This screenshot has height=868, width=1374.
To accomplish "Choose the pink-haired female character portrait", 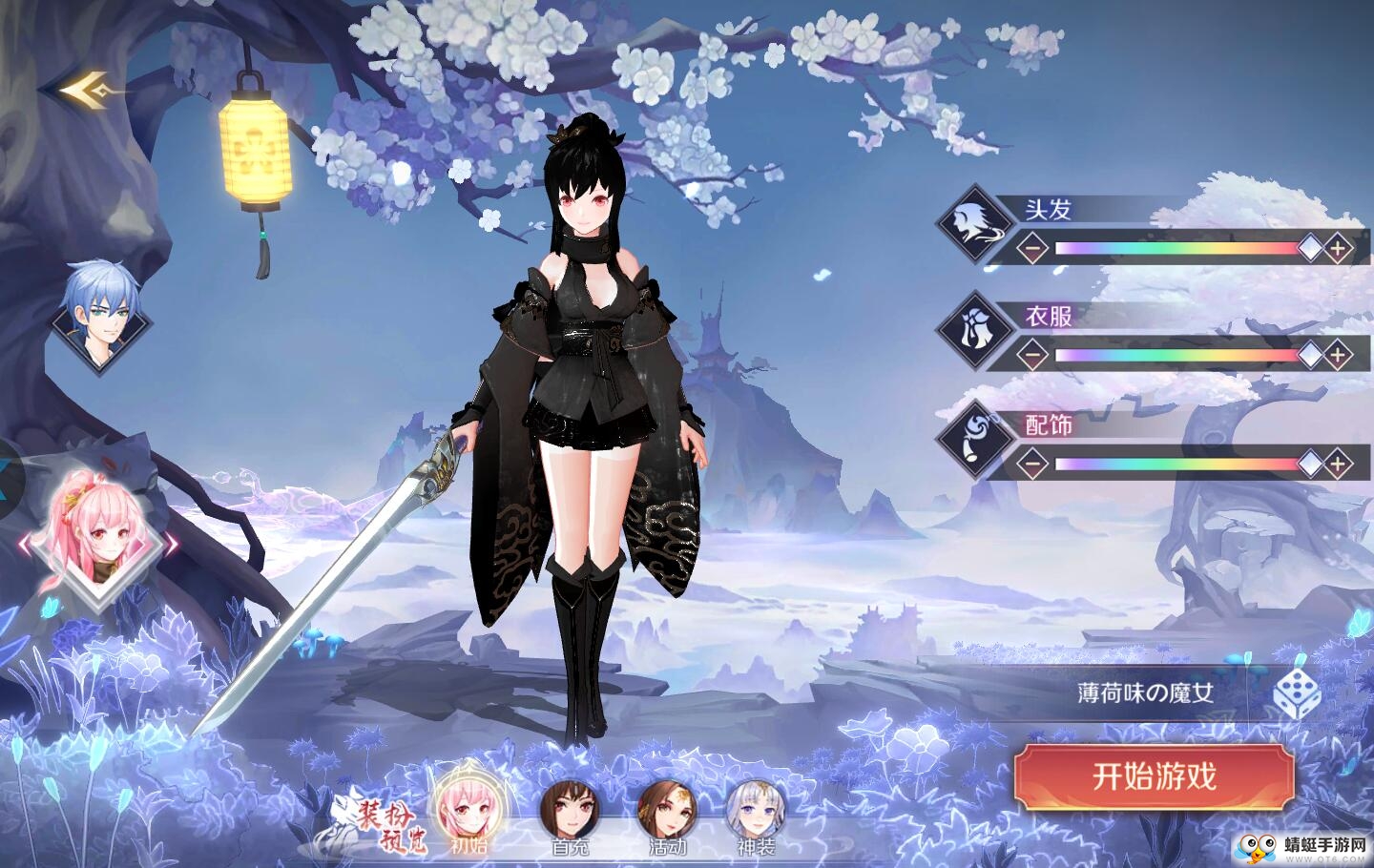I will [97, 541].
